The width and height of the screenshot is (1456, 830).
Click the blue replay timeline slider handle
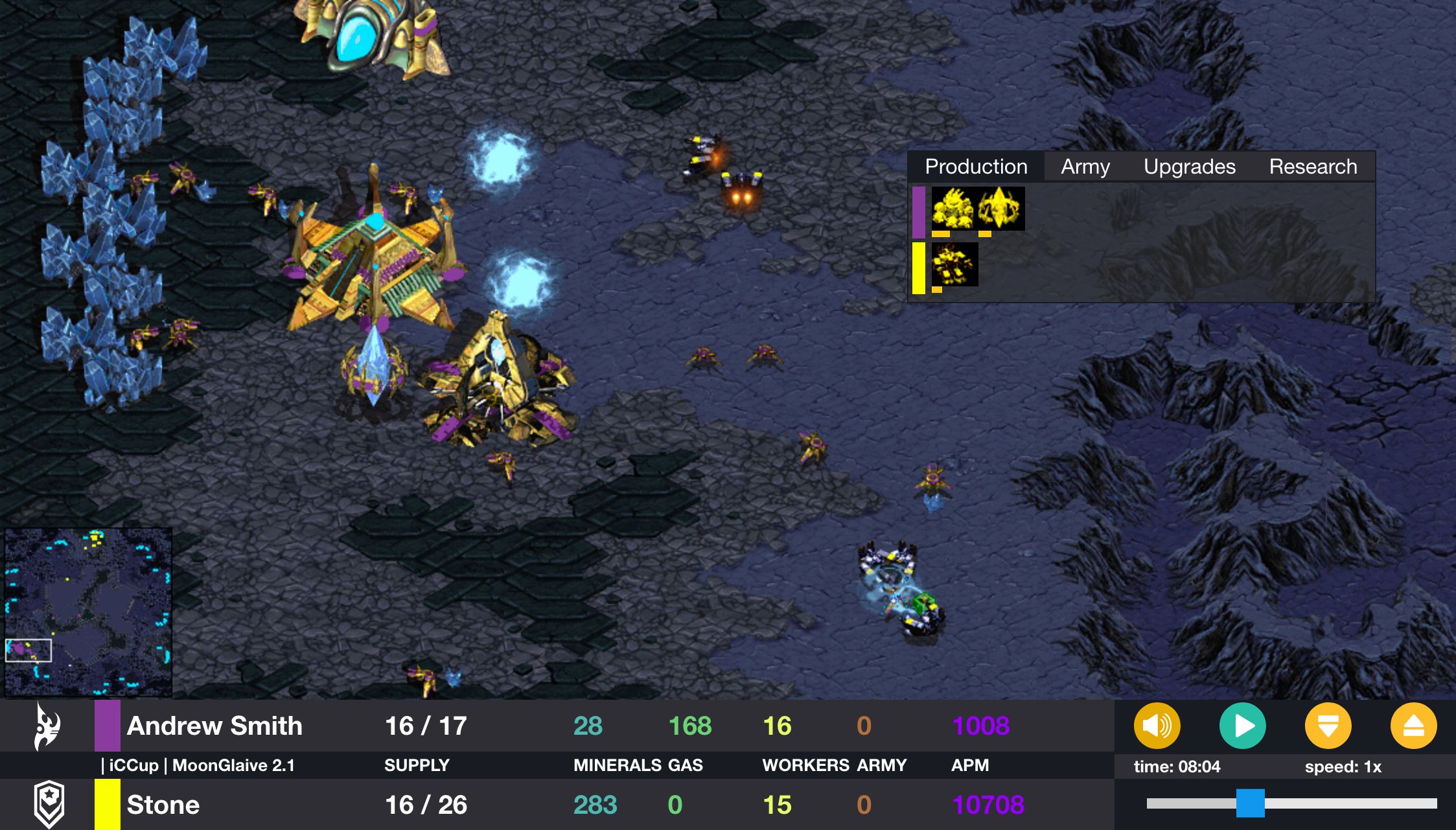1250,803
